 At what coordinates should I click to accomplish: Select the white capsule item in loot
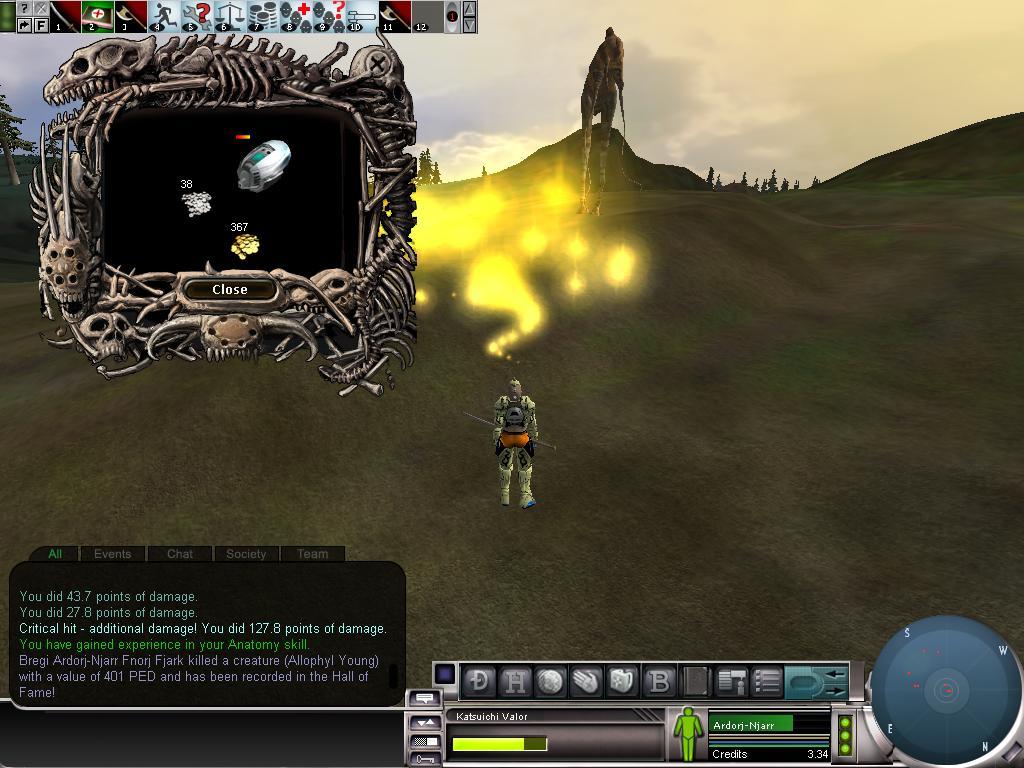263,165
